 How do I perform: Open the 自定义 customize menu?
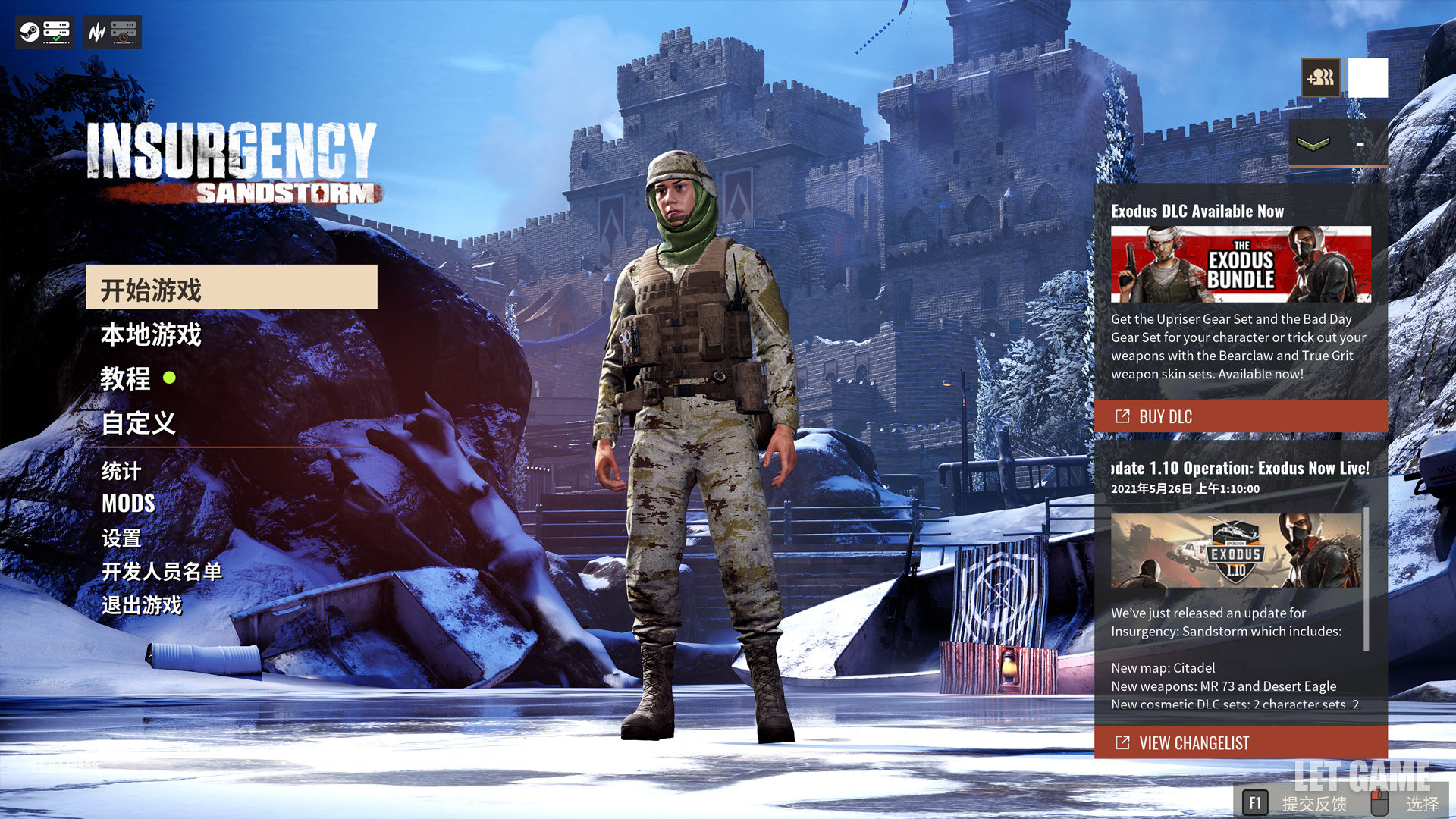139,423
